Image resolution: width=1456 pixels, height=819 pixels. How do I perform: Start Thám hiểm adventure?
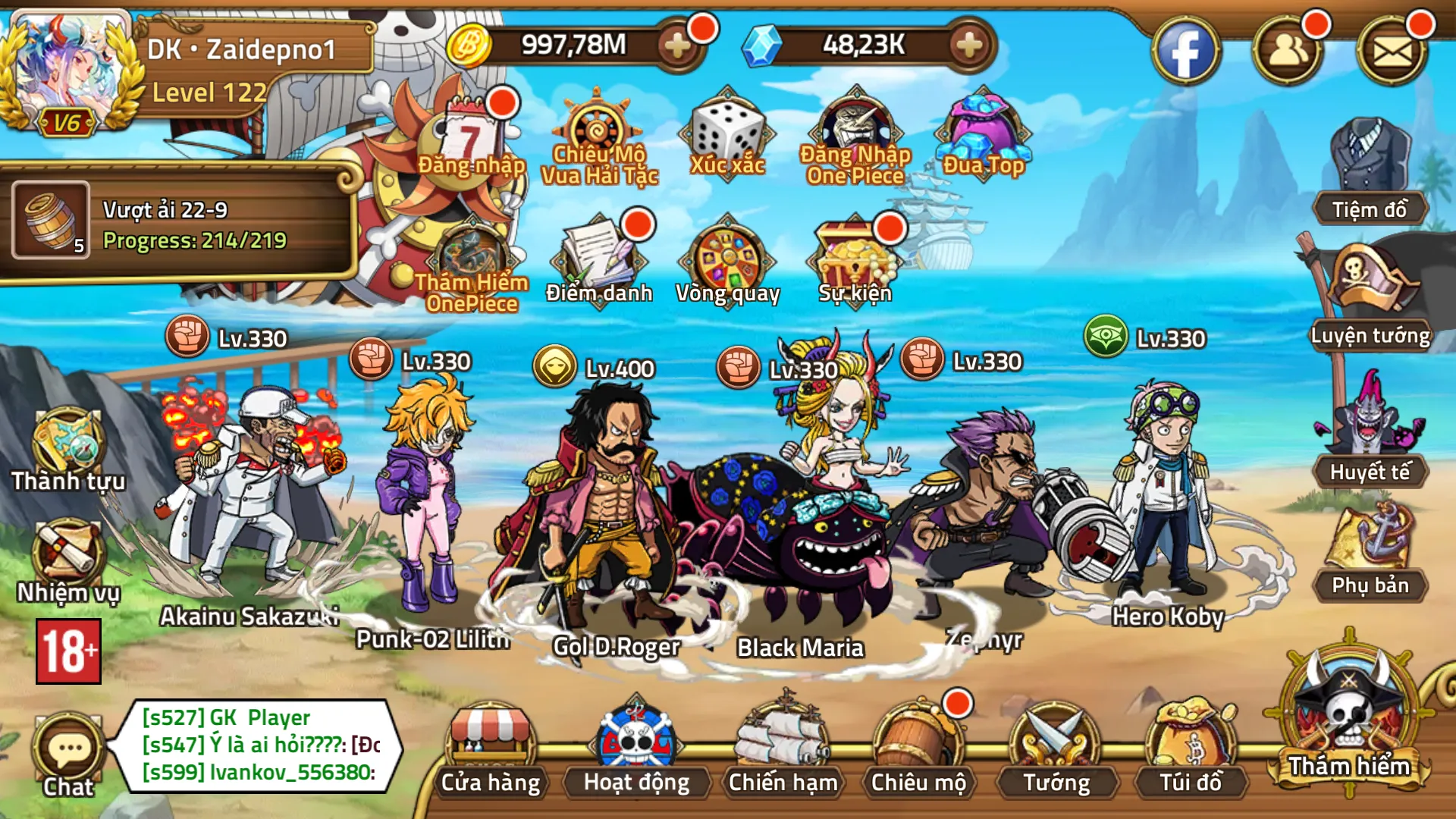1349,720
